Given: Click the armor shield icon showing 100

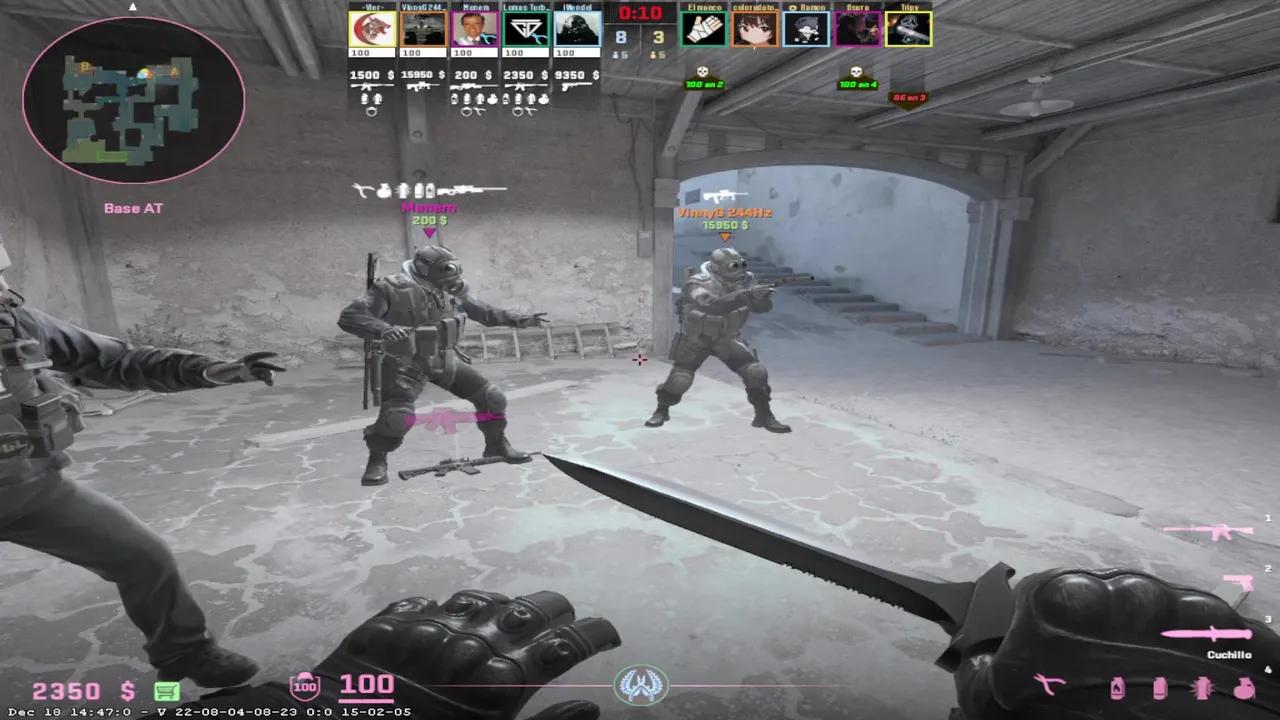Looking at the screenshot, I should click(x=303, y=687).
